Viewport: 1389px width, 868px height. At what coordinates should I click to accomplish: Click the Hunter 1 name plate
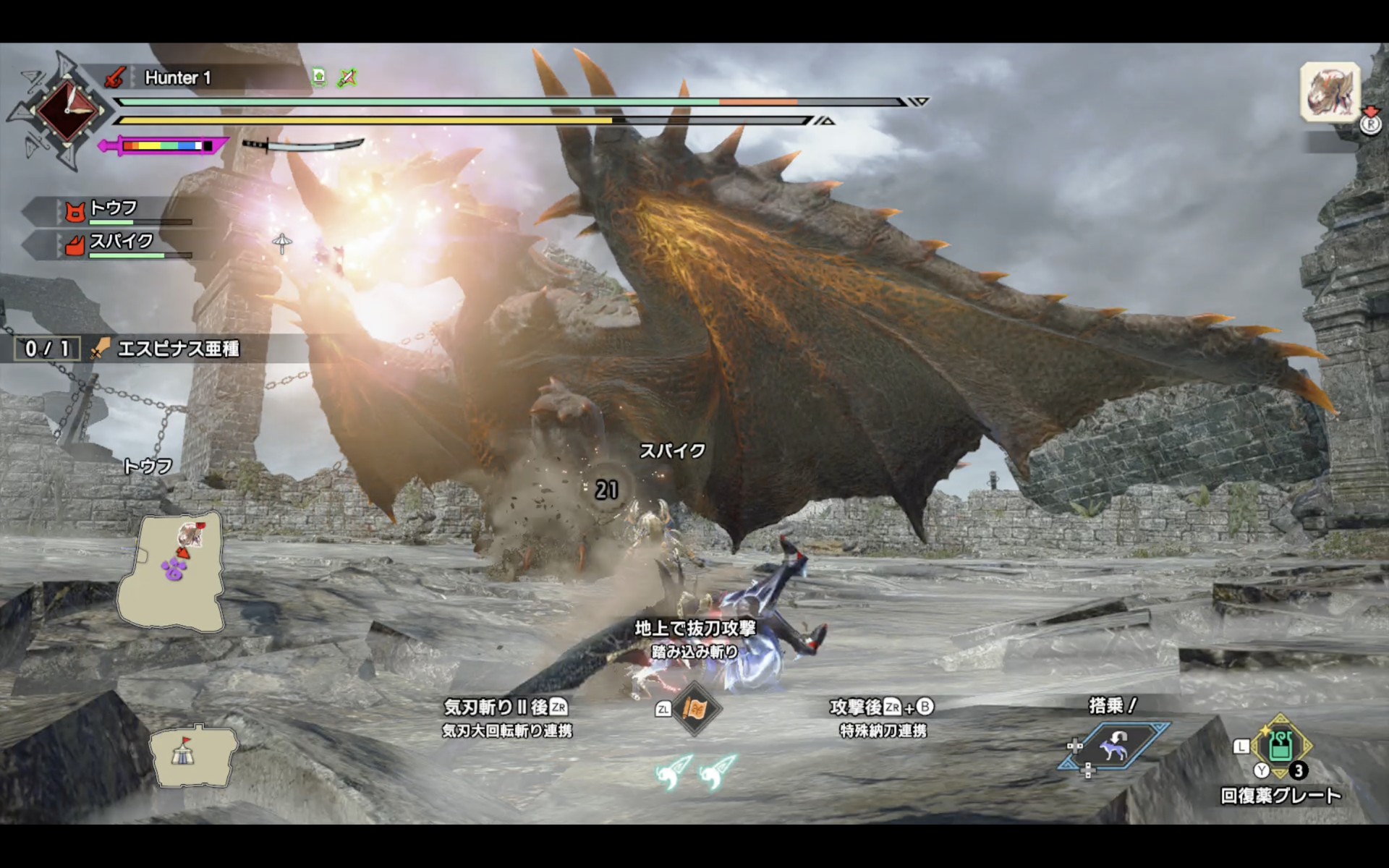(178, 78)
